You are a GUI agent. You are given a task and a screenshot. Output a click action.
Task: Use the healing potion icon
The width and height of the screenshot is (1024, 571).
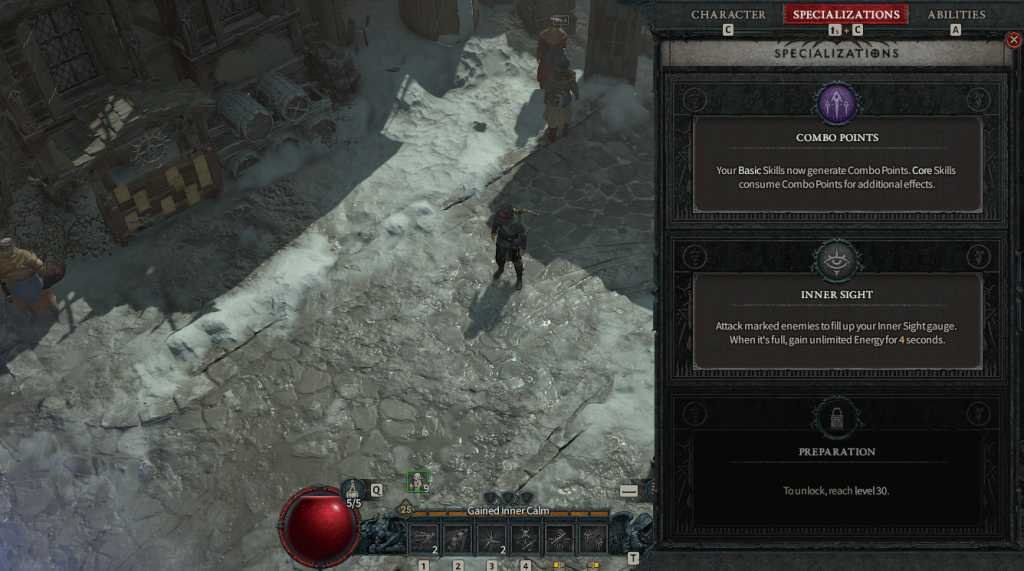[353, 490]
